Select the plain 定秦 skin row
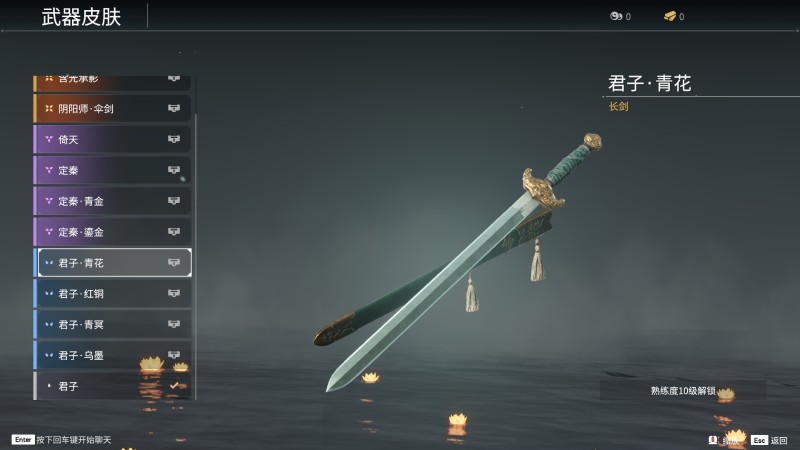The image size is (800, 450). point(112,170)
